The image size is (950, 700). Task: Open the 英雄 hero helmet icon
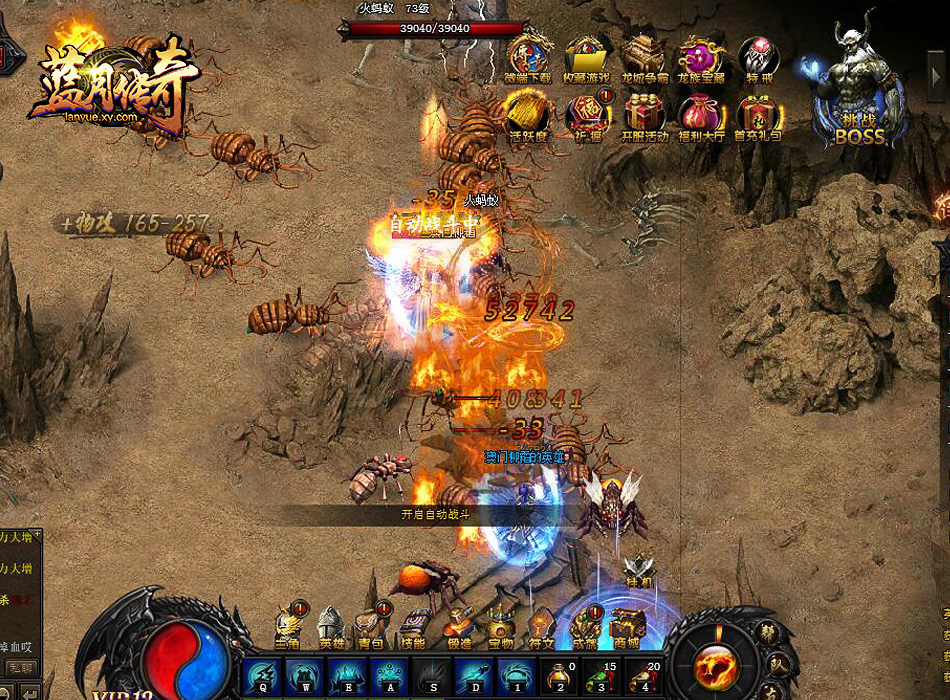click(329, 628)
